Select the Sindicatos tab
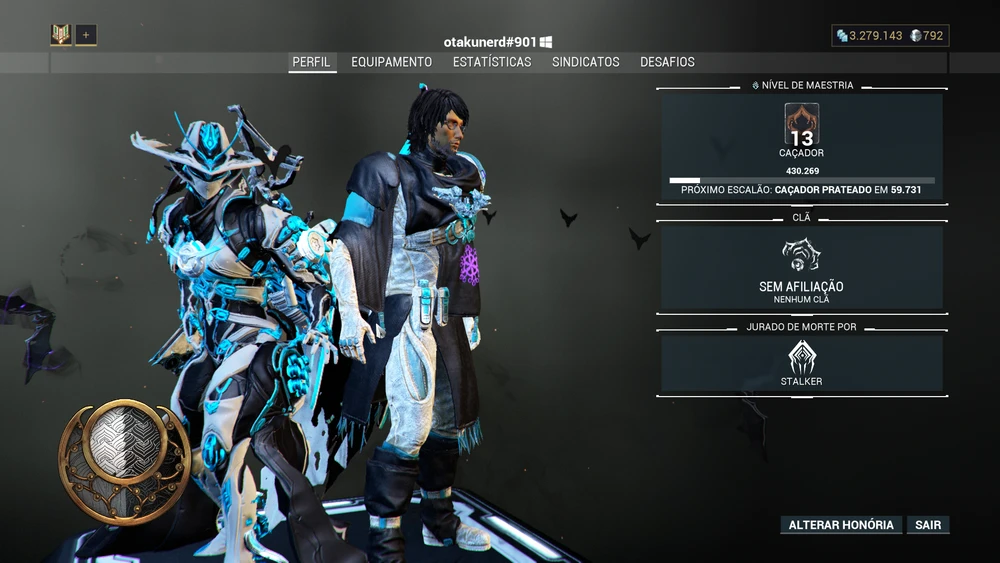The width and height of the screenshot is (1000, 563). pyautogui.click(x=586, y=62)
